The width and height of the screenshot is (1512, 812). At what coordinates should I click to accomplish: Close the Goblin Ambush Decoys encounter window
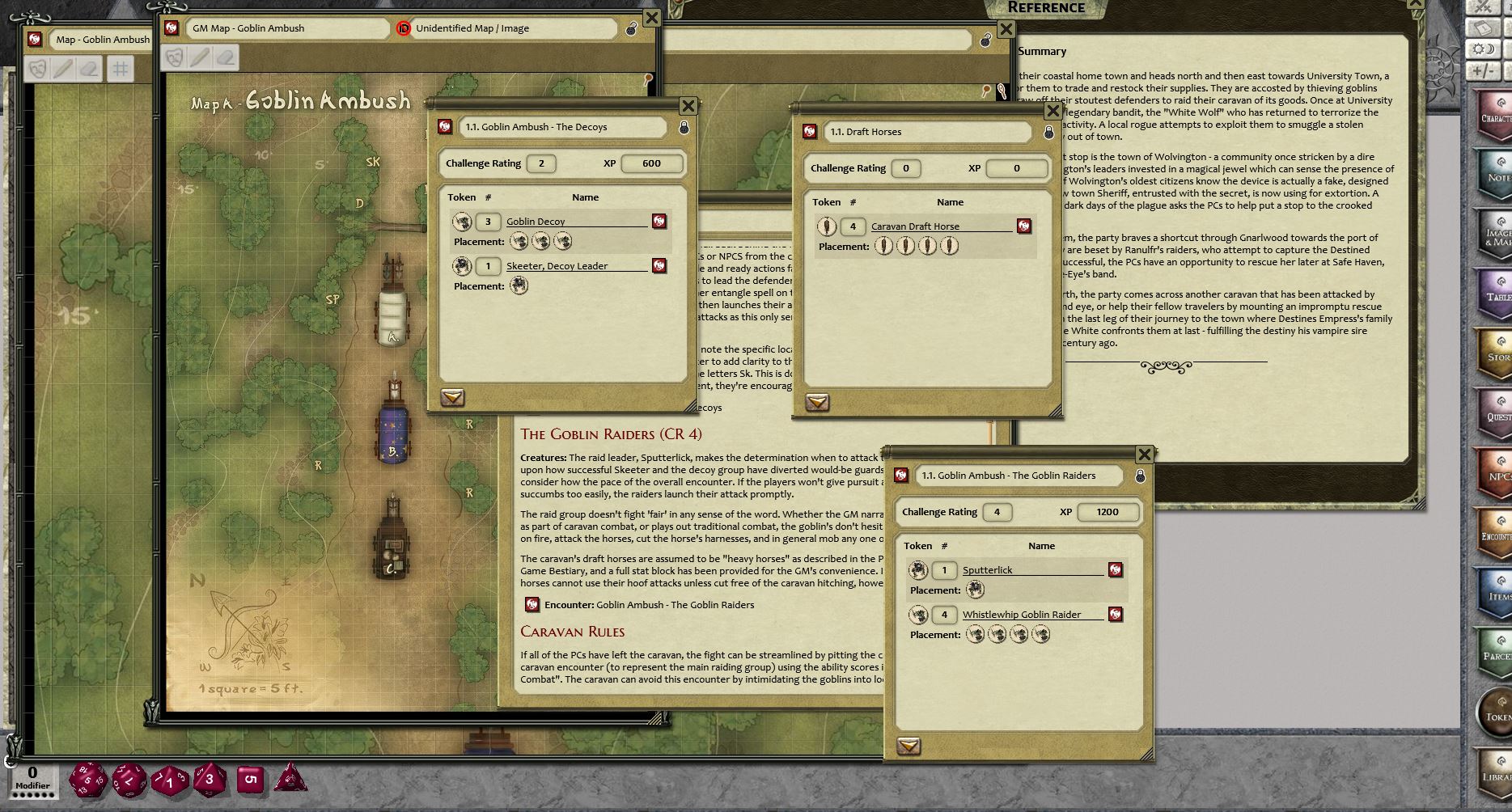(688, 106)
